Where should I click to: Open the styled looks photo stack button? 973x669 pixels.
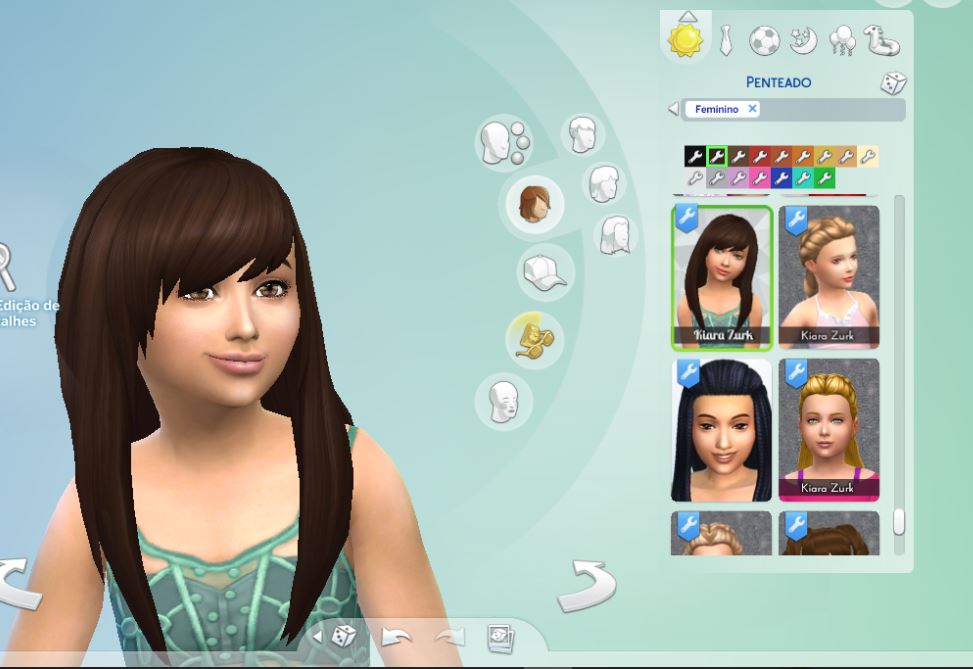coord(500,636)
